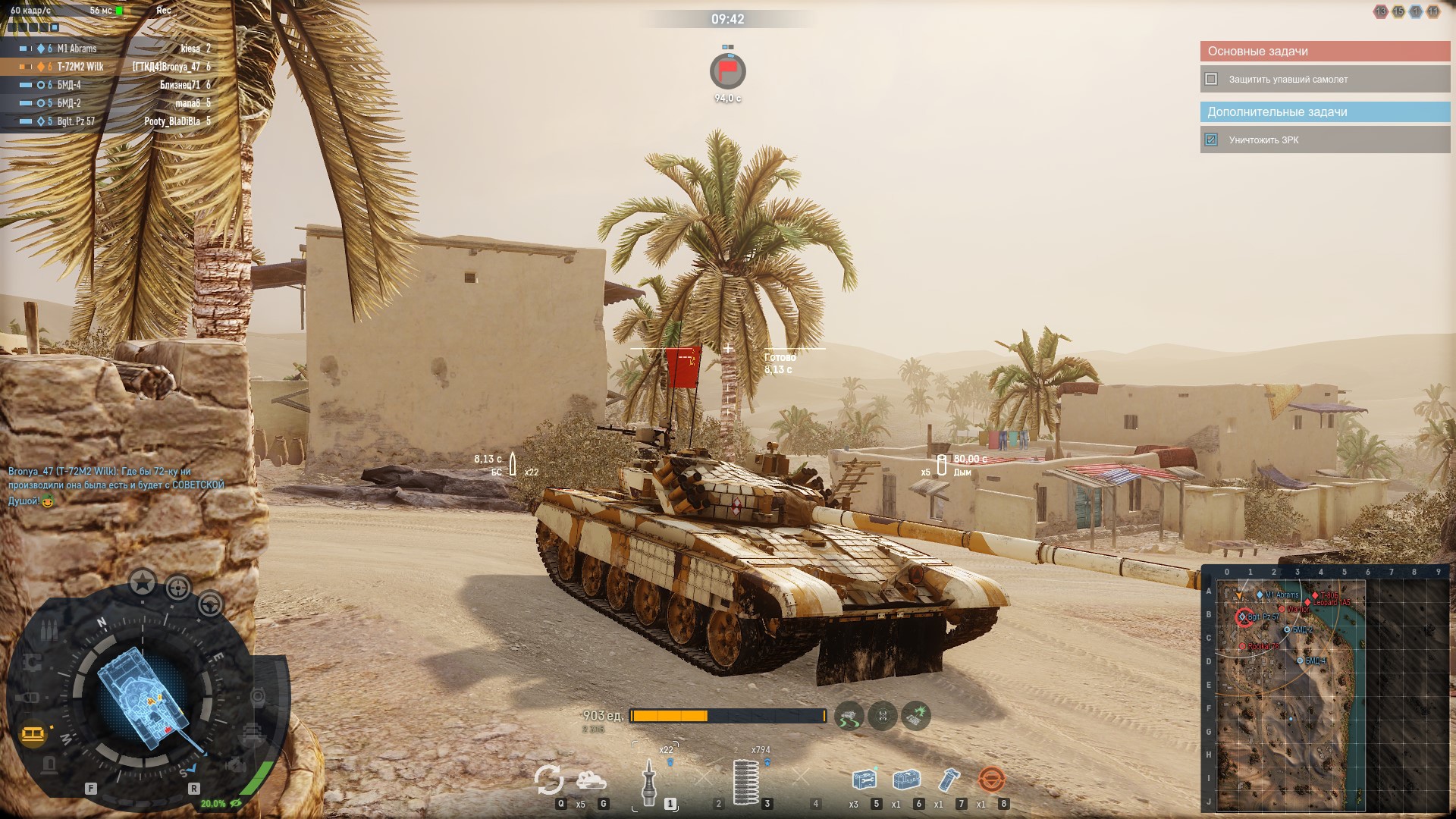Activate the explosion burst ability icon
This screenshot has width=1456, height=819.
coord(916,715)
